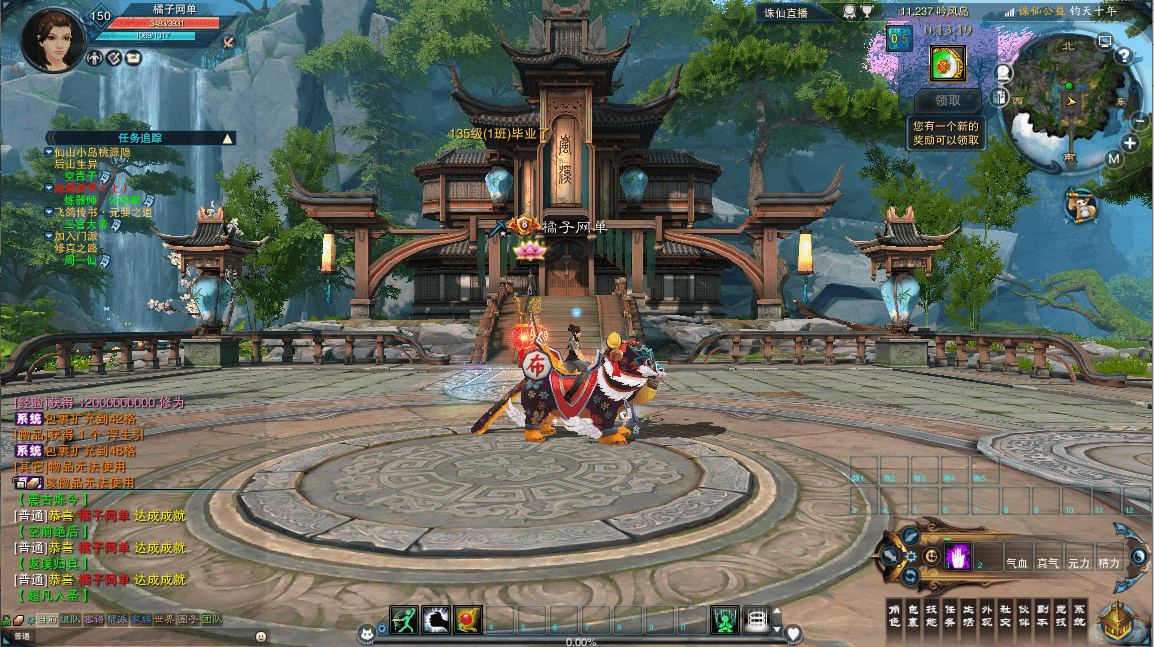Select the 气血 quick slot
The image size is (1154, 647).
pos(1017,564)
